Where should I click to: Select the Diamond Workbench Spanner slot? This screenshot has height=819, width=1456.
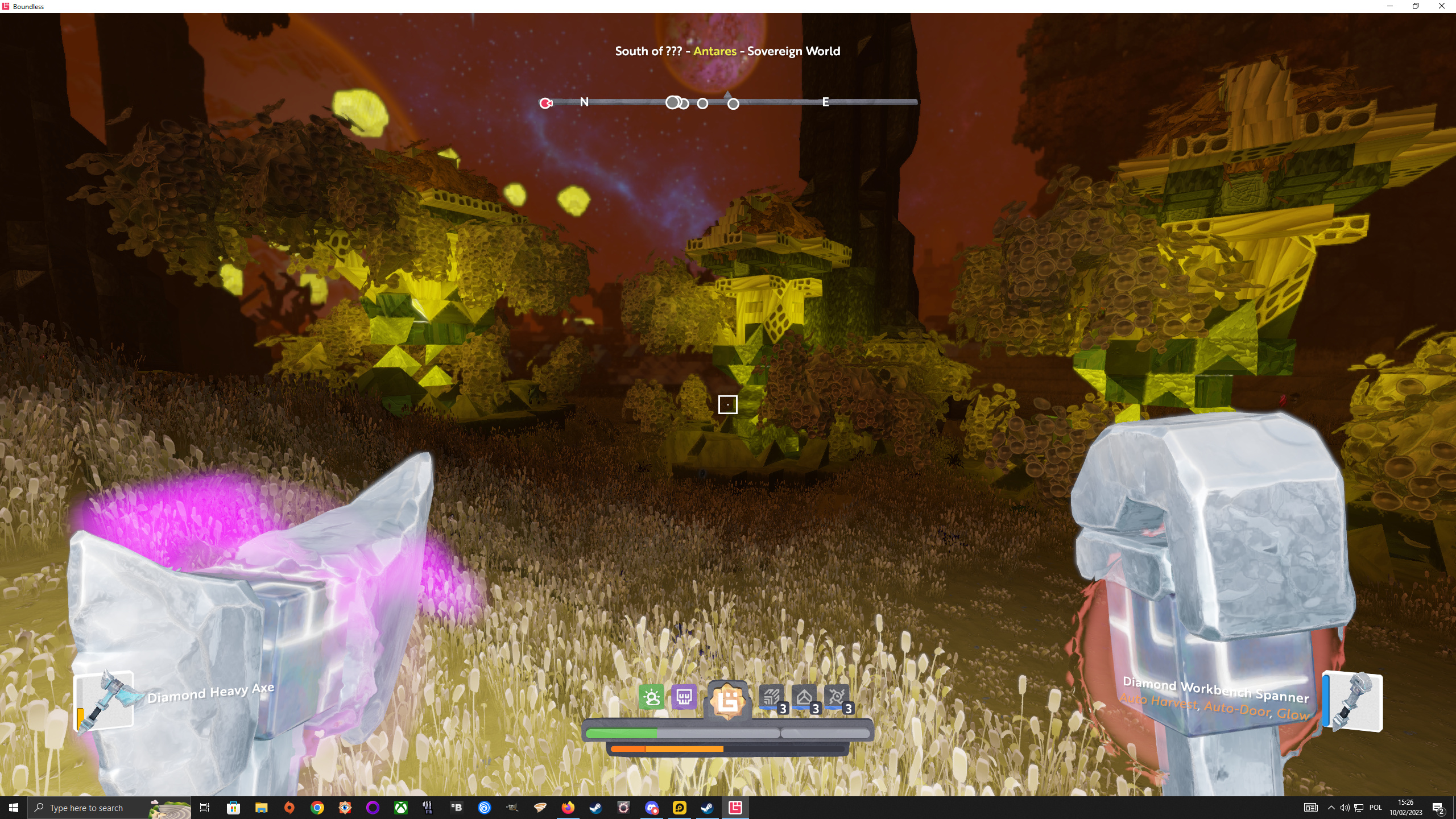click(x=1353, y=701)
